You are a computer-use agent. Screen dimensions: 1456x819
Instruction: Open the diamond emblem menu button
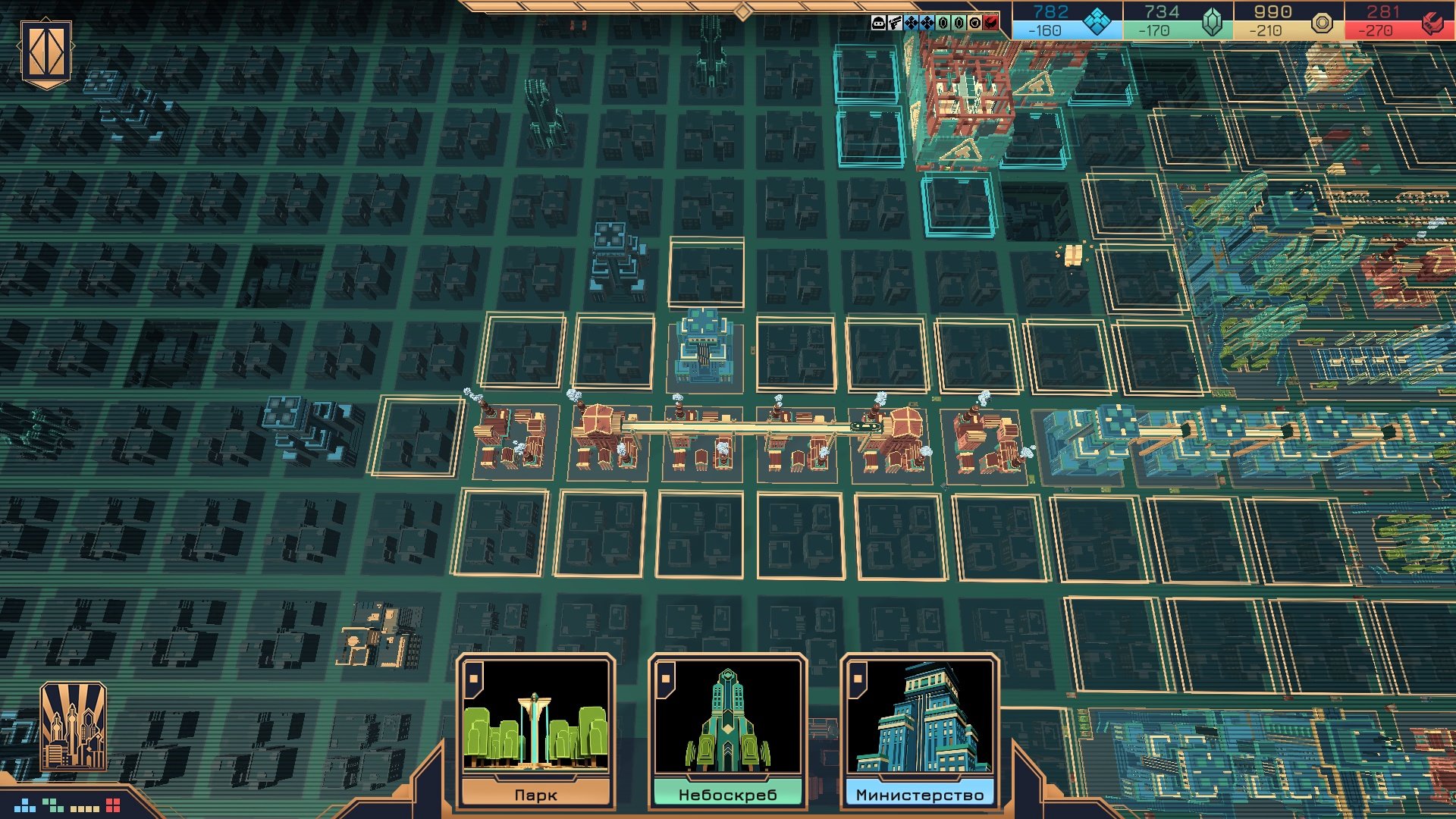(46, 53)
